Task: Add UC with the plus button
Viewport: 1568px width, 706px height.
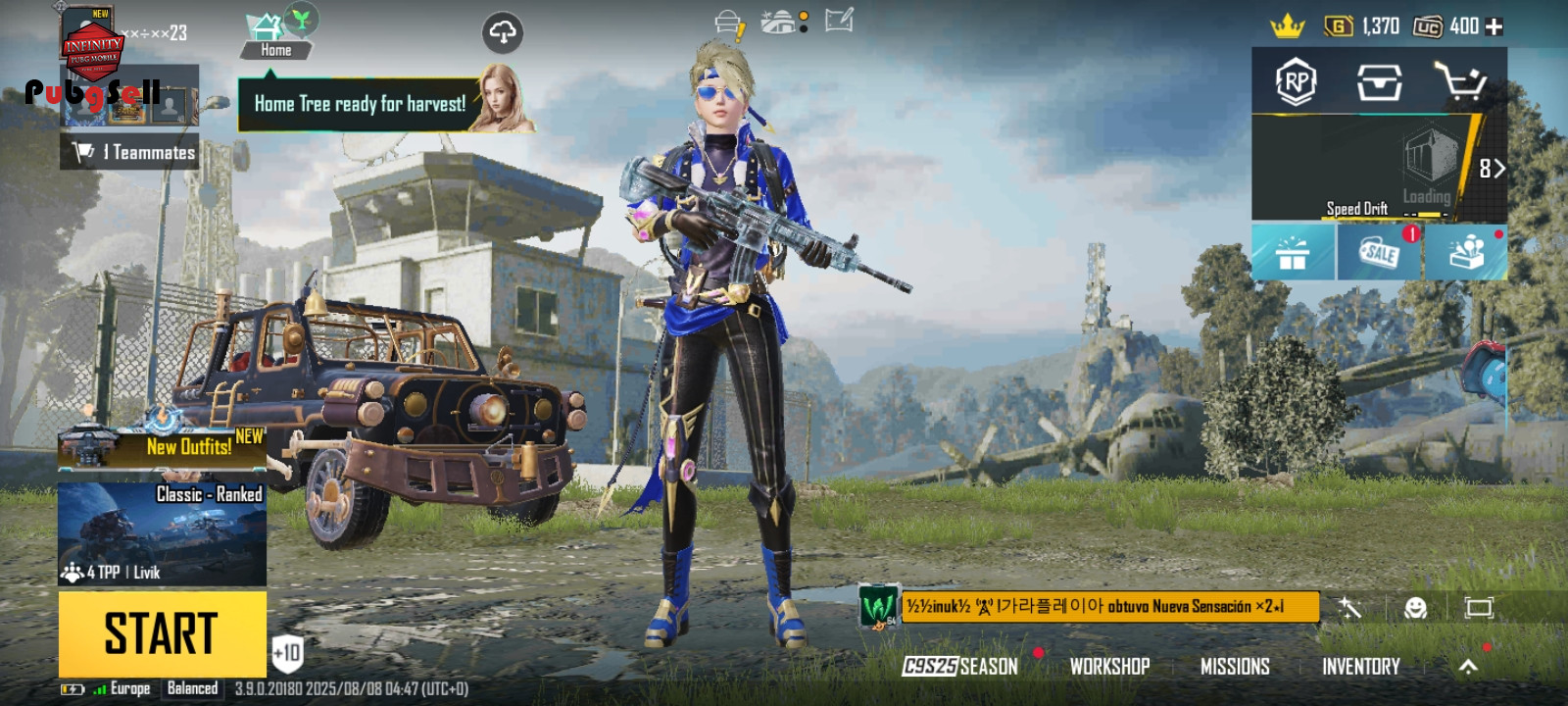Action: 1494,26
